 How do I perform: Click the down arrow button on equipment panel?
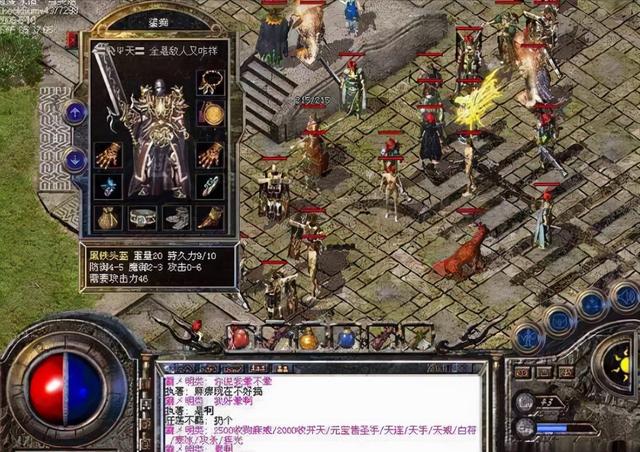(75, 159)
